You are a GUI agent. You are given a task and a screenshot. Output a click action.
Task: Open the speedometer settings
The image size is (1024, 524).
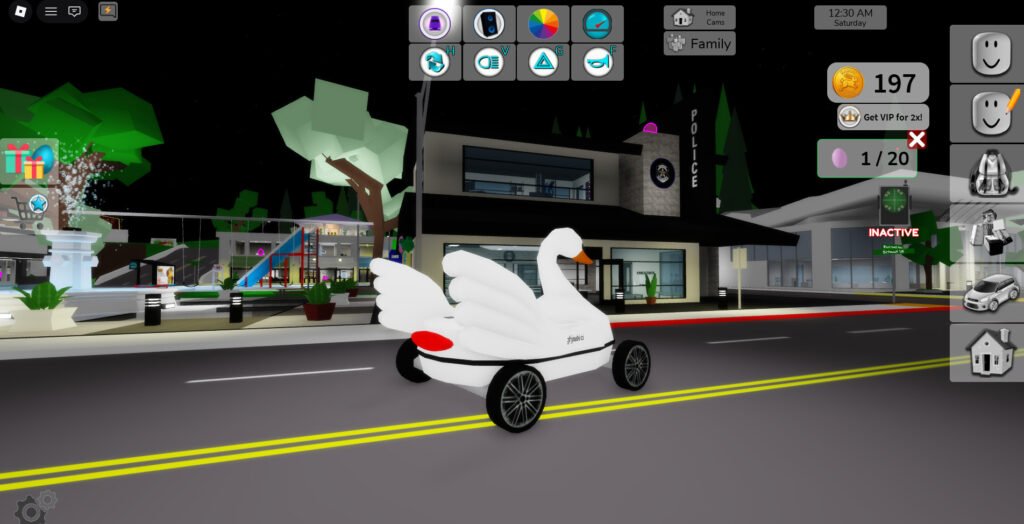(597, 23)
